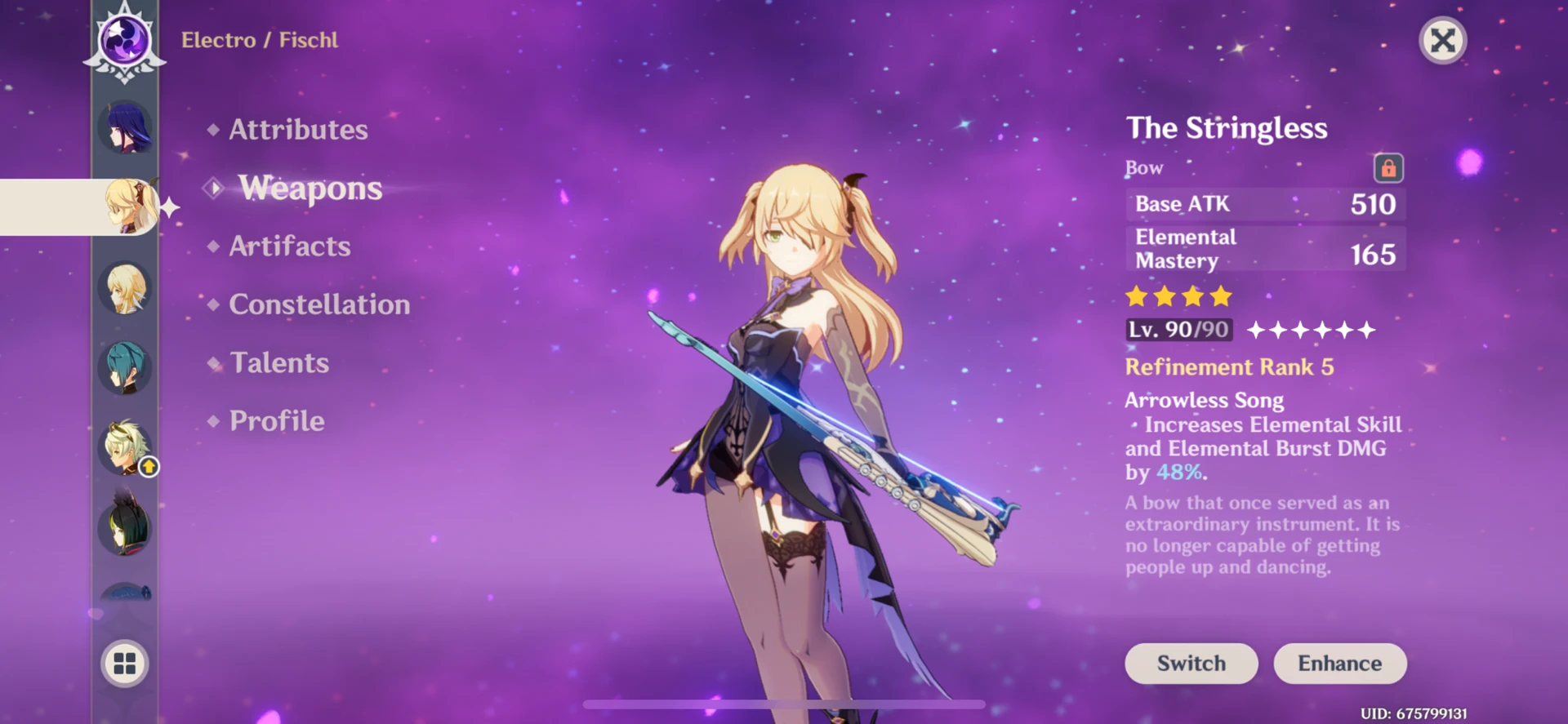This screenshot has width=1568, height=724.
Task: View the Constellation section
Action: [x=320, y=304]
